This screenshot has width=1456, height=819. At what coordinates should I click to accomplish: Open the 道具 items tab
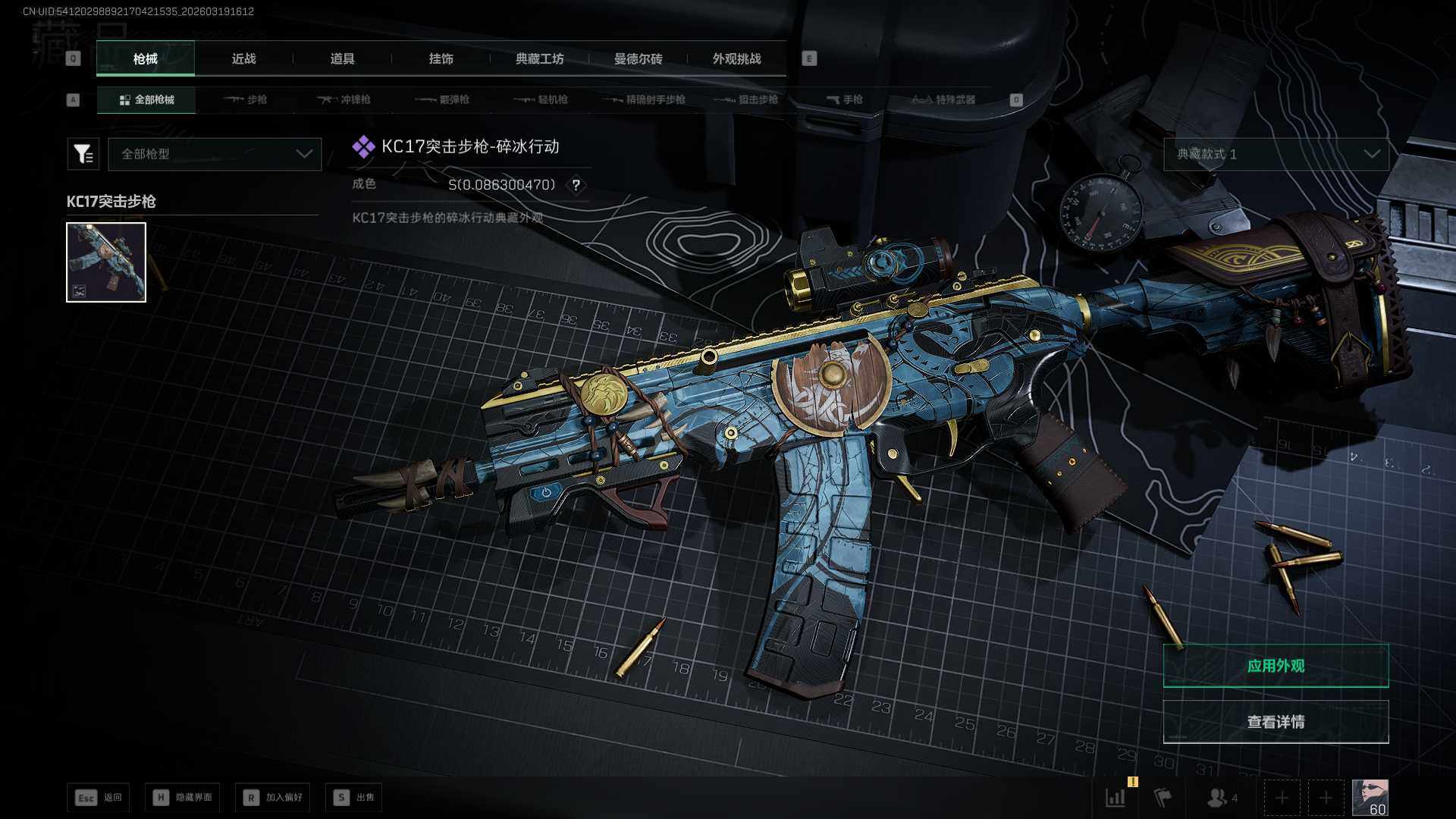pos(342,59)
